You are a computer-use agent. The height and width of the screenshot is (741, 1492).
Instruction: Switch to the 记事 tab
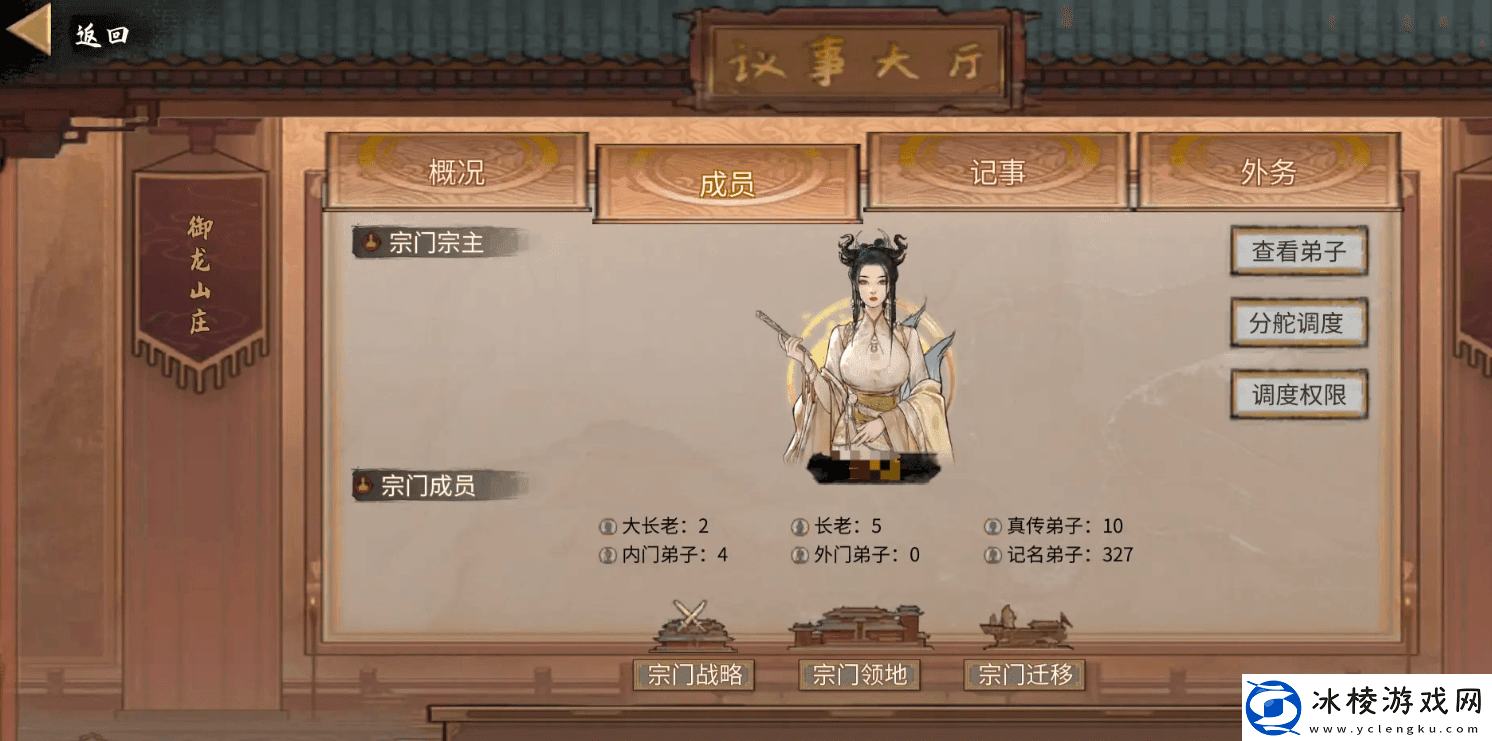(x=997, y=171)
